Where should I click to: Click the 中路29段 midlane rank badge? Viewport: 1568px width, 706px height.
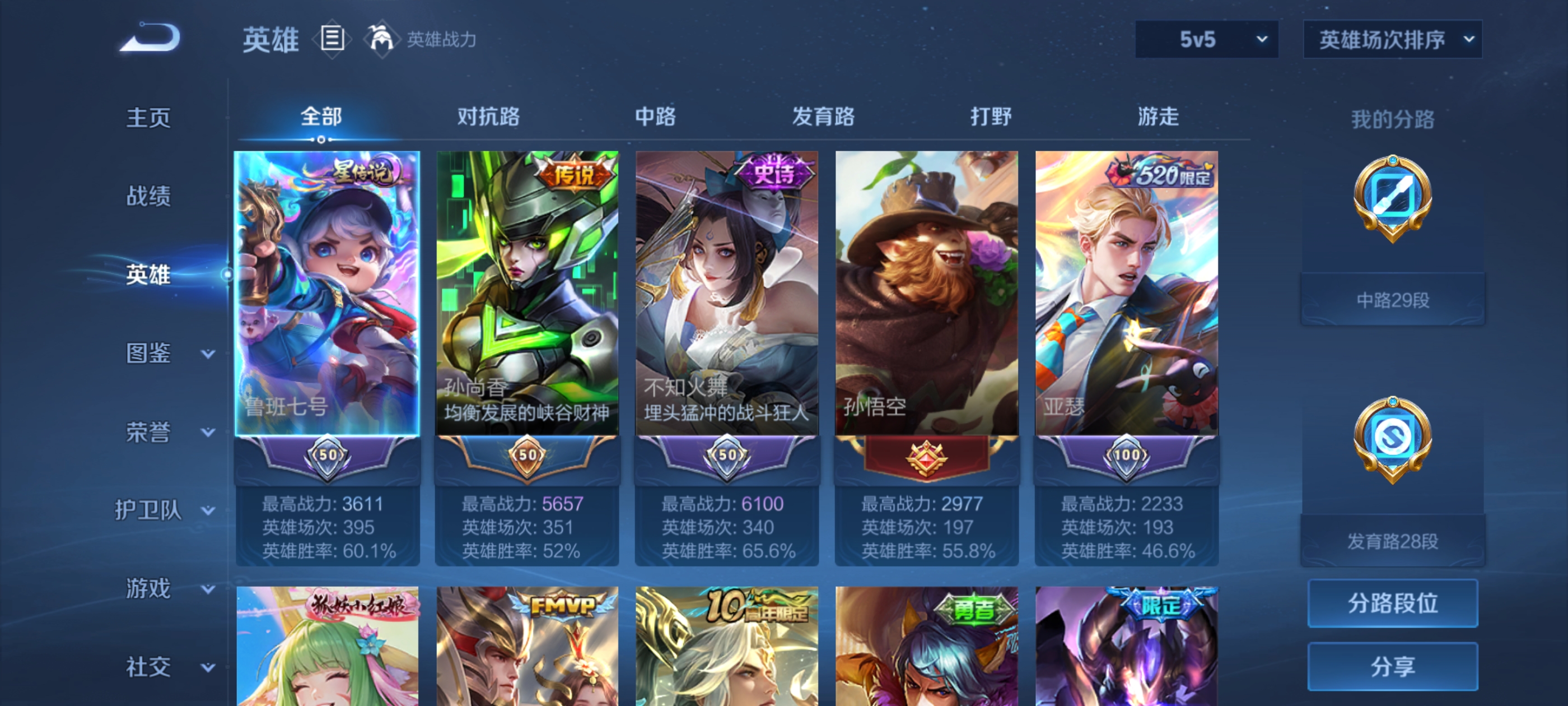click(x=1393, y=299)
